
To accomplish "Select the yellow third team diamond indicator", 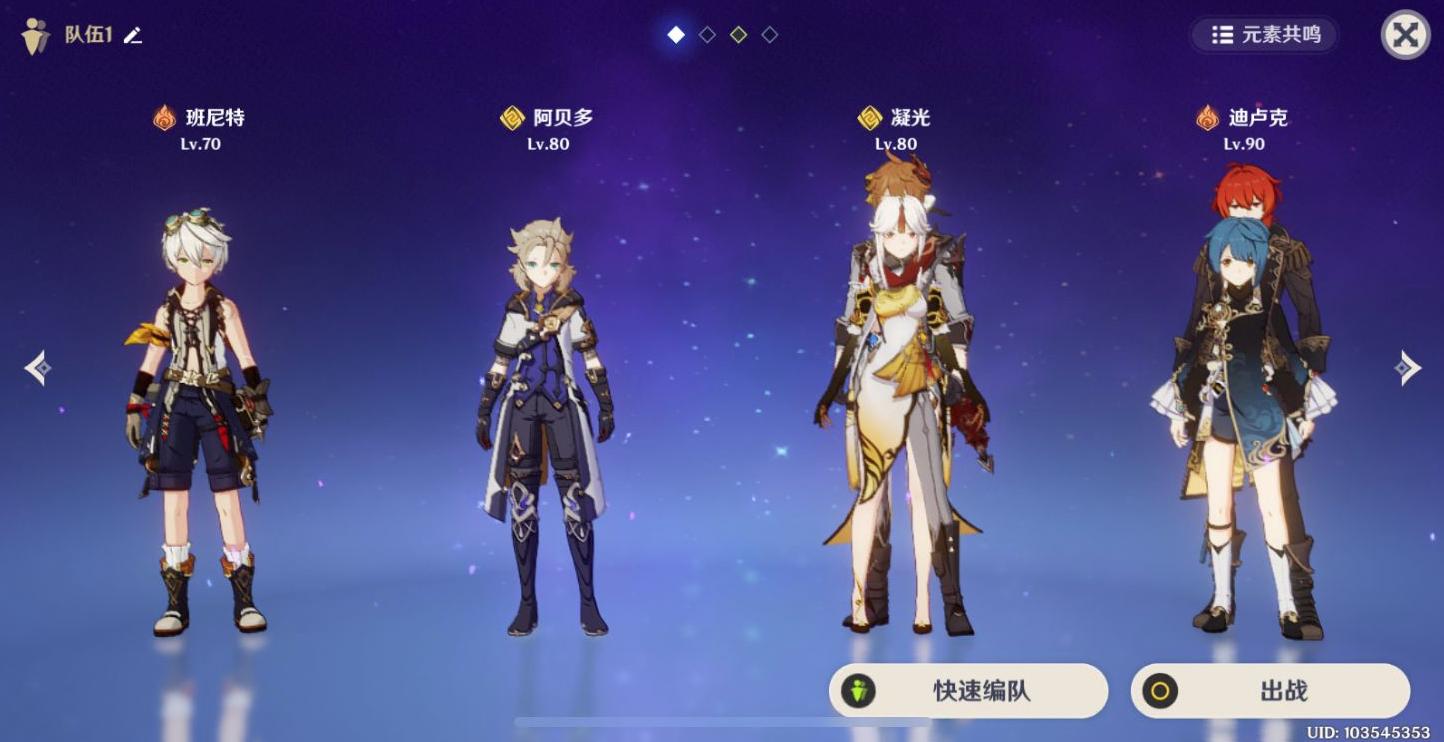I will [739, 34].
